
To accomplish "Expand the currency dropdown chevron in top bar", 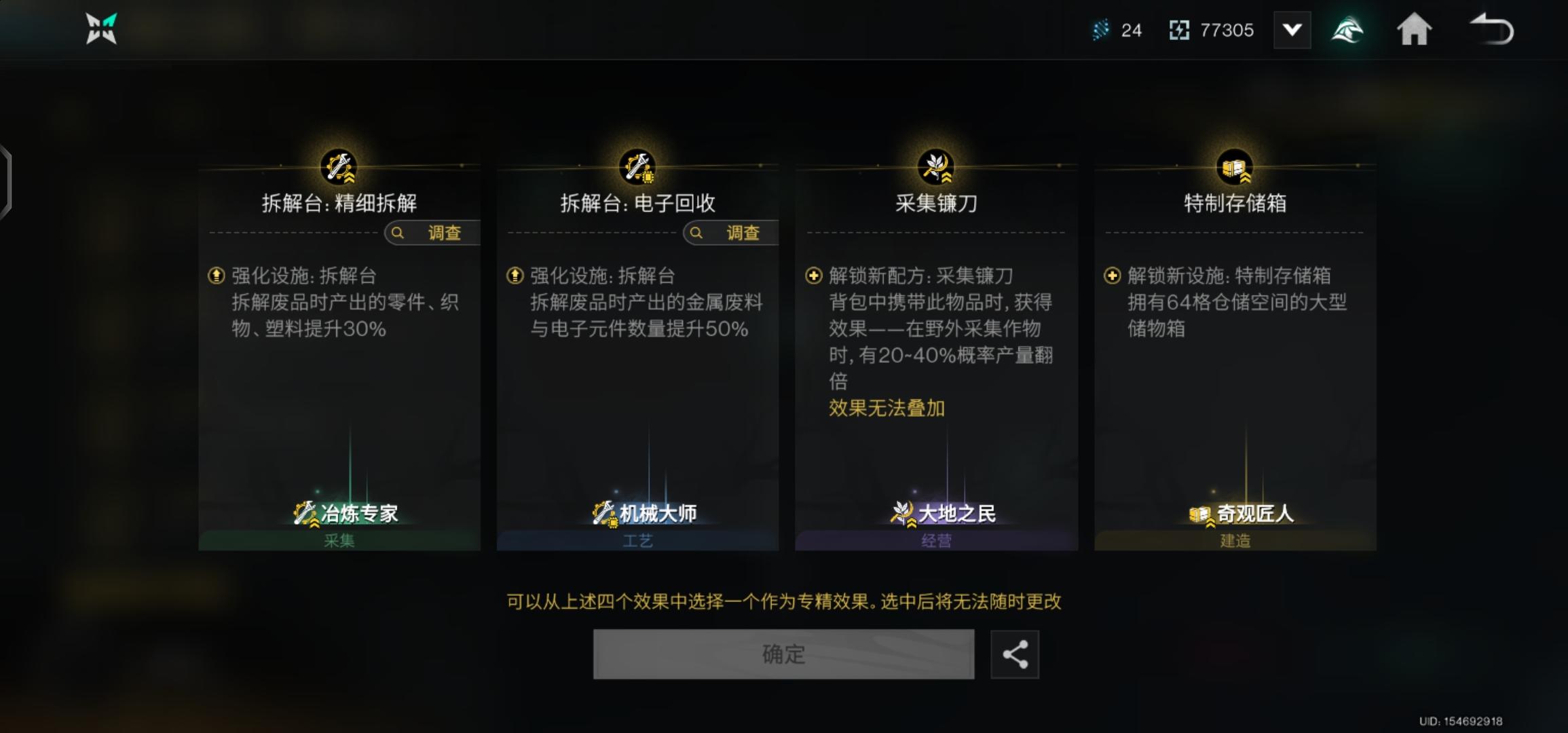I will (x=1292, y=29).
